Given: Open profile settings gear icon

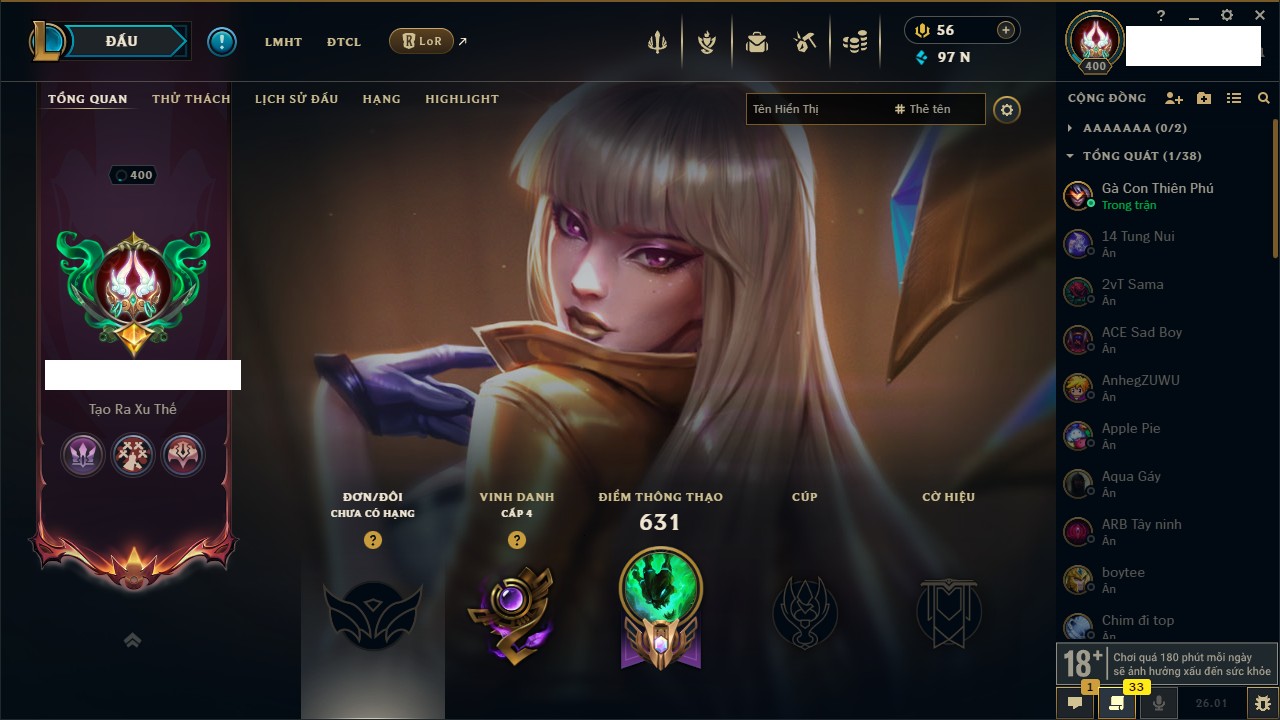Looking at the screenshot, I should point(1007,110).
